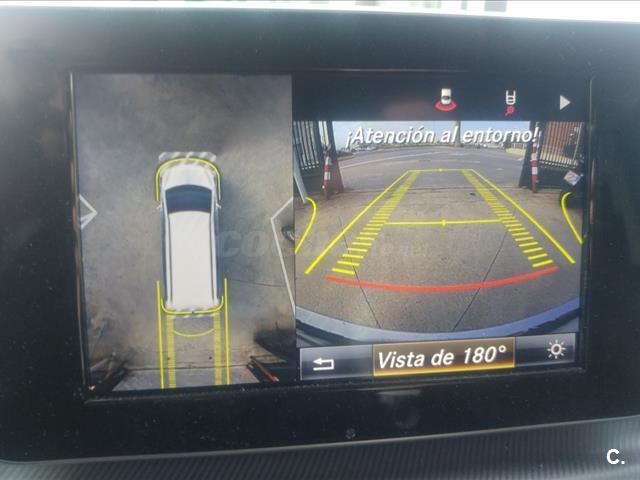Select the trailer hitch zoom icon
Image resolution: width=640 pixels, height=480 pixels.
(510, 101)
